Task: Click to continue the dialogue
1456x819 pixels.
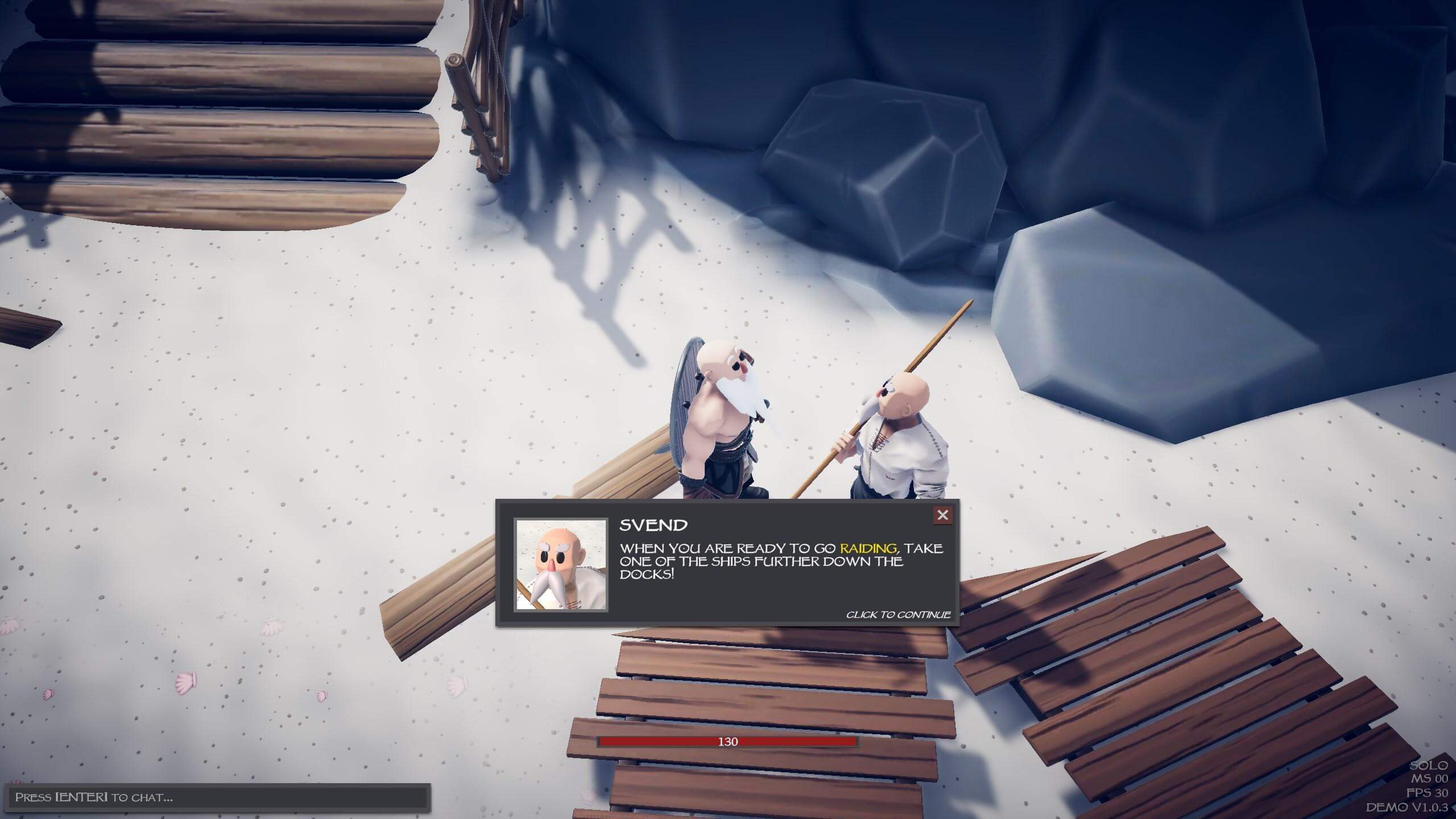Action: [897, 615]
